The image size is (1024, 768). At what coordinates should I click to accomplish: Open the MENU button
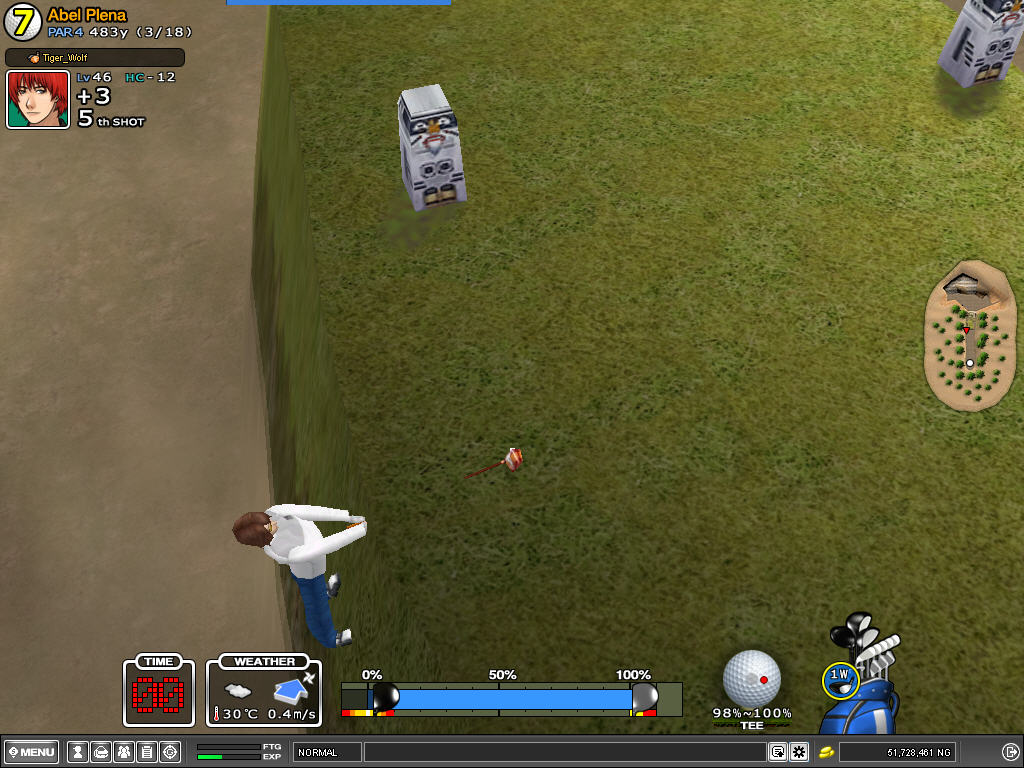31,752
